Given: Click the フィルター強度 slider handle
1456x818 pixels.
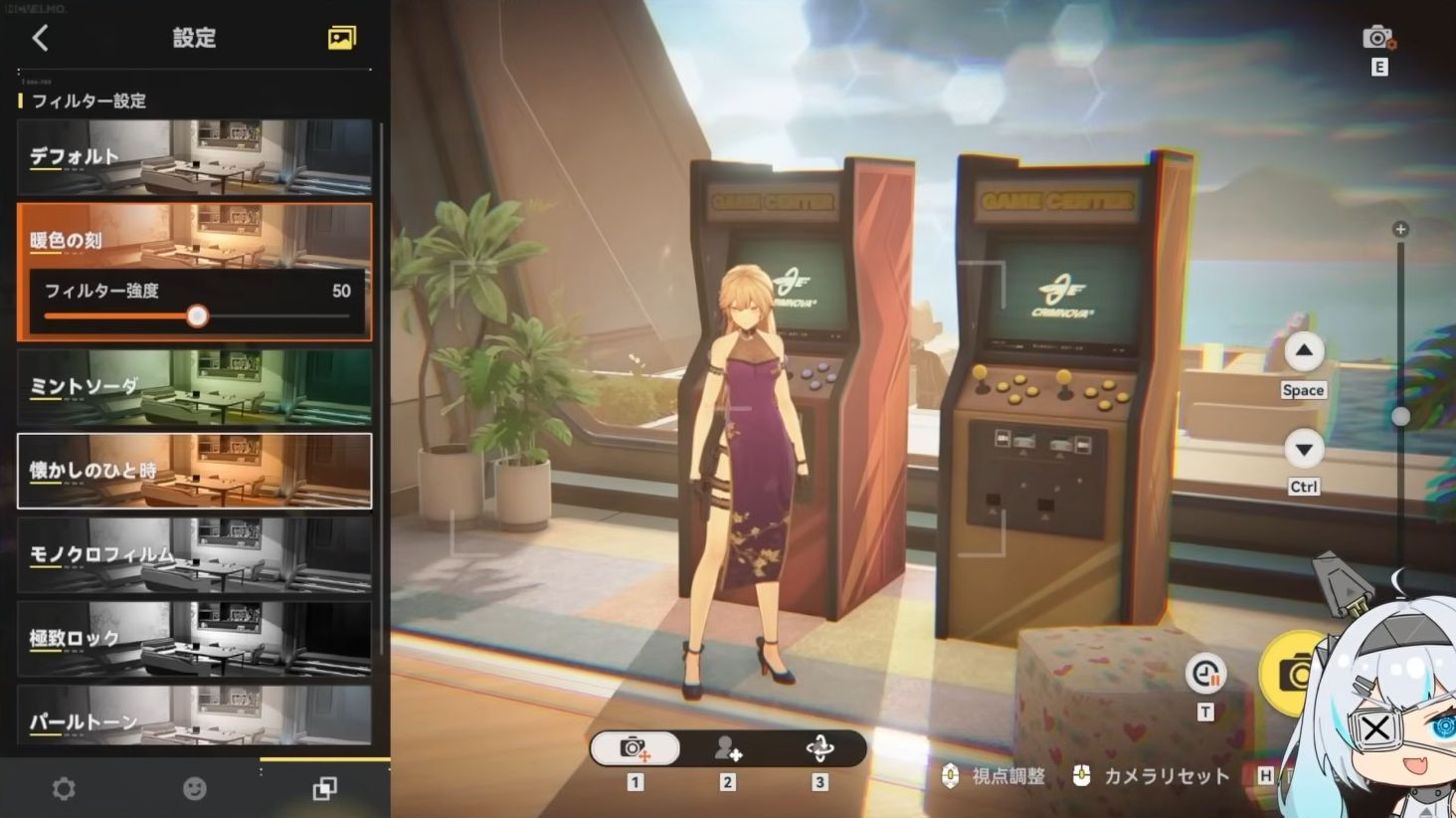Looking at the screenshot, I should [198, 316].
